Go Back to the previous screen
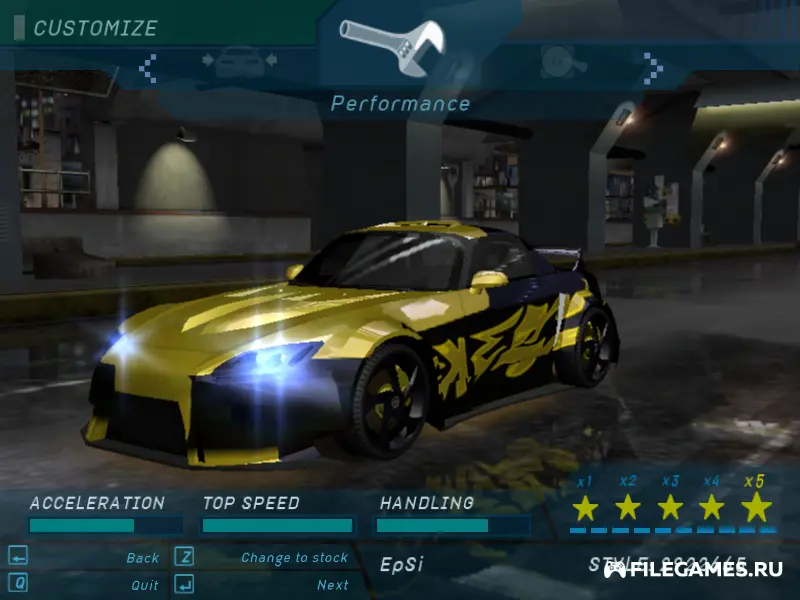This screenshot has height=600, width=800. tap(142, 558)
